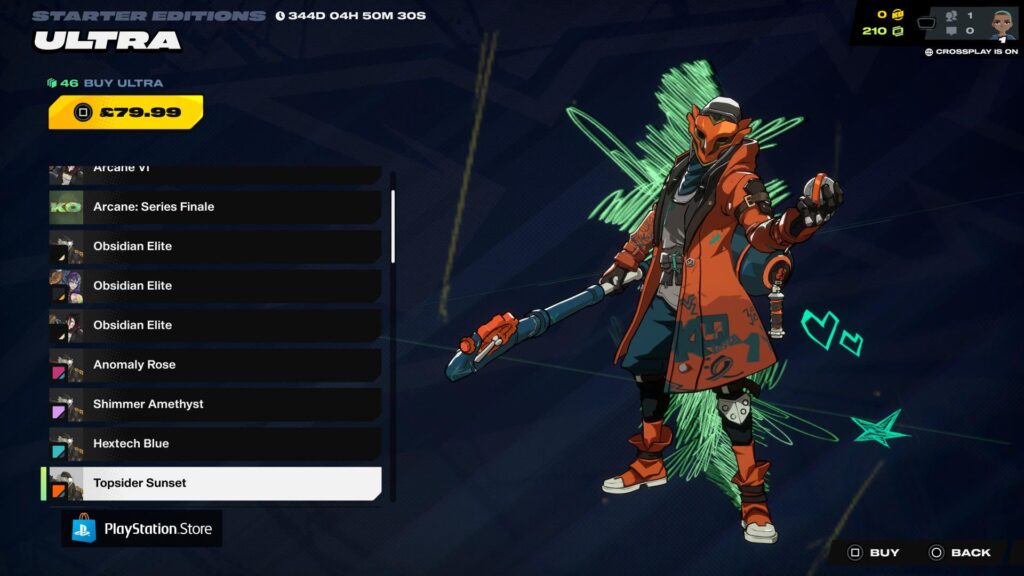Open the player profile avatar

[1002, 23]
